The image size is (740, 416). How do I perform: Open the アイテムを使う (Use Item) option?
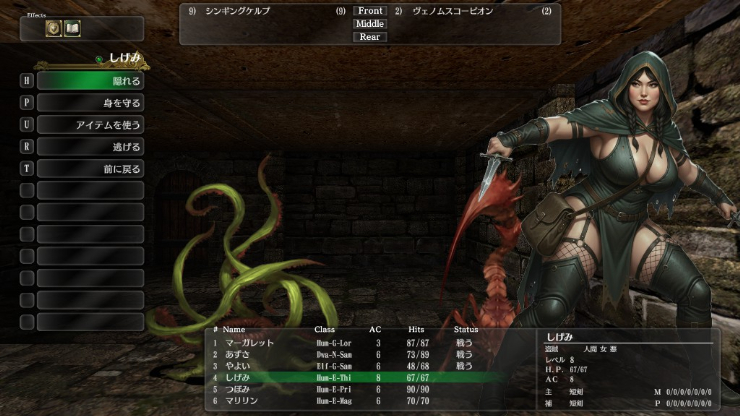click(x=91, y=125)
